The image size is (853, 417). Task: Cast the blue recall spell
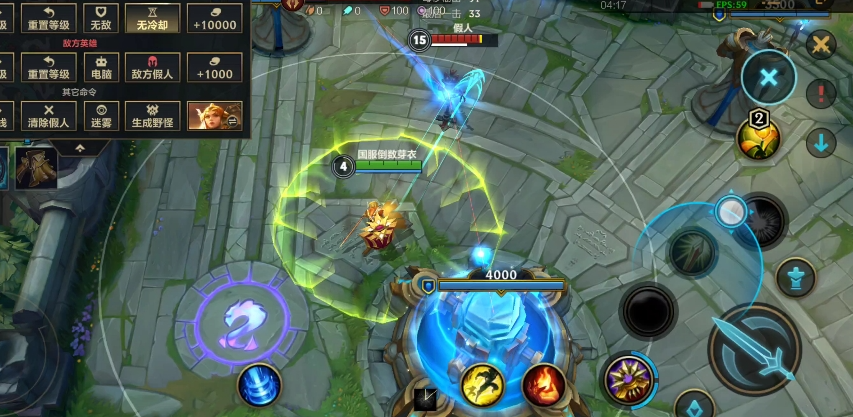point(259,387)
